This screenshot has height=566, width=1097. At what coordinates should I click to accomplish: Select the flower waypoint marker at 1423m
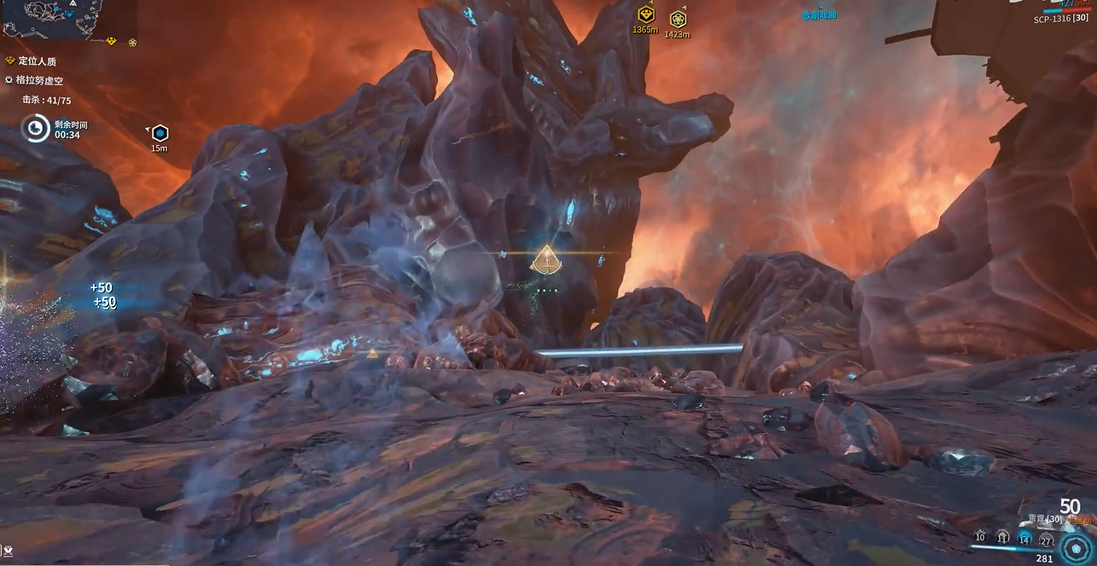point(677,19)
